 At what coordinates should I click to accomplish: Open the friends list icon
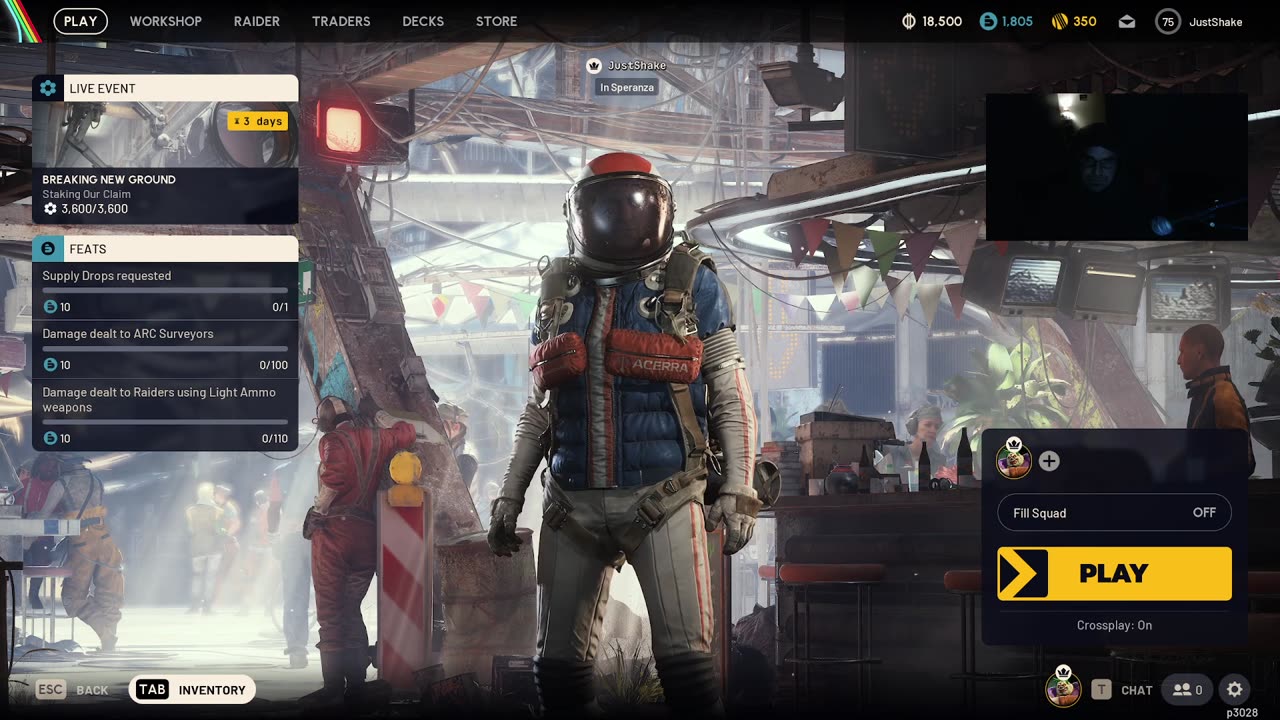coord(1187,690)
